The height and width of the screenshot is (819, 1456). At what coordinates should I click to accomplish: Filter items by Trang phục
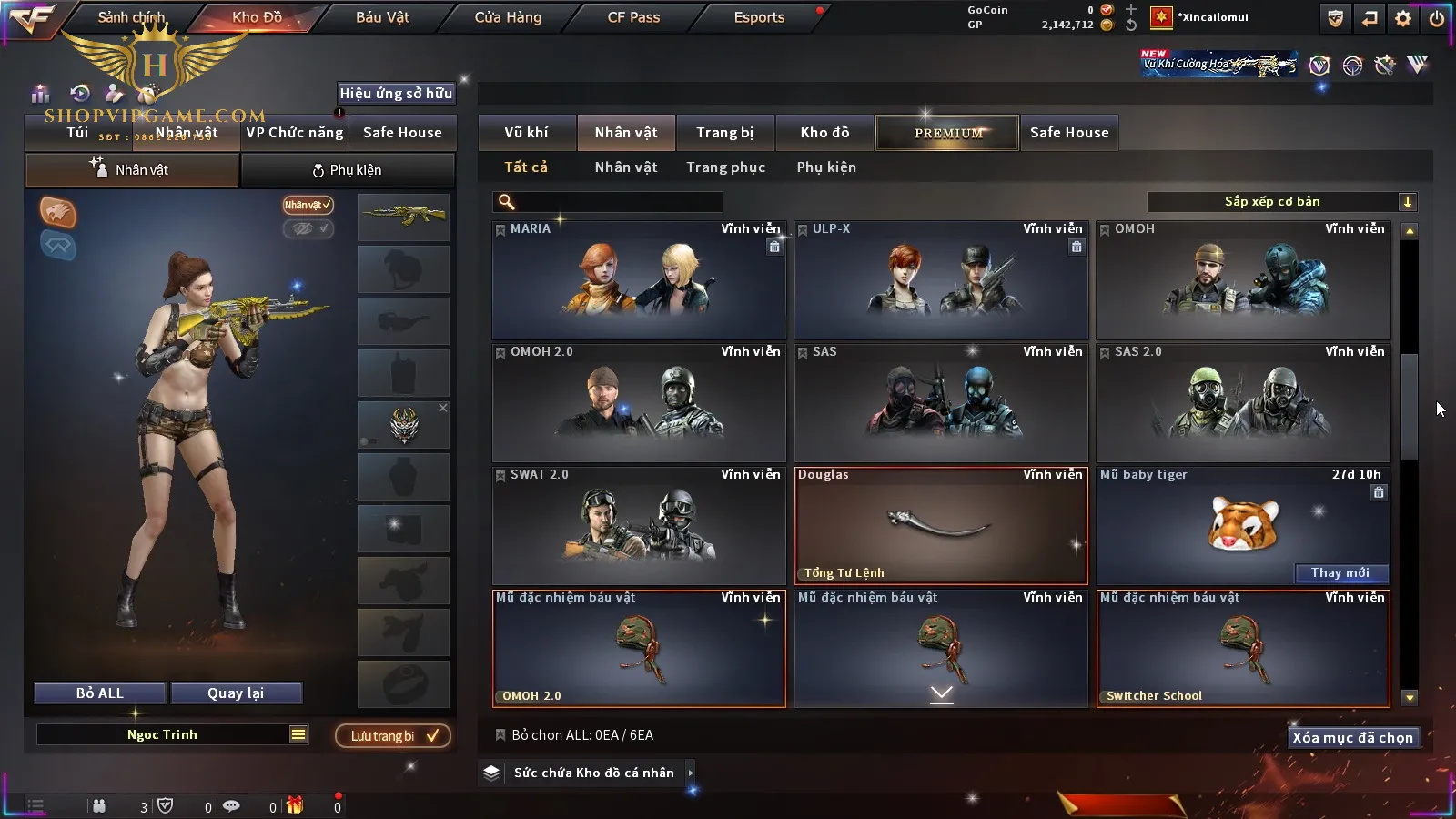tap(725, 167)
